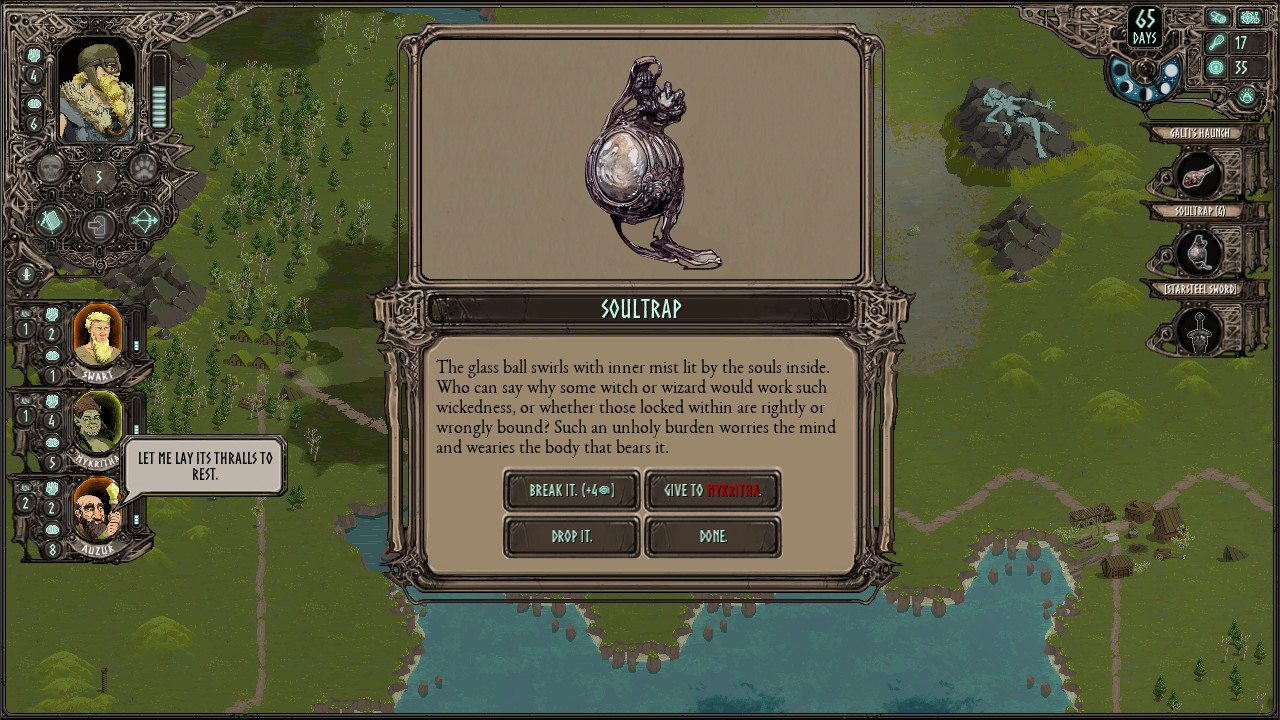Image resolution: width=1280 pixels, height=720 pixels.
Task: Click the bone tool icon in the top-right bar
Action: [x=1217, y=16]
